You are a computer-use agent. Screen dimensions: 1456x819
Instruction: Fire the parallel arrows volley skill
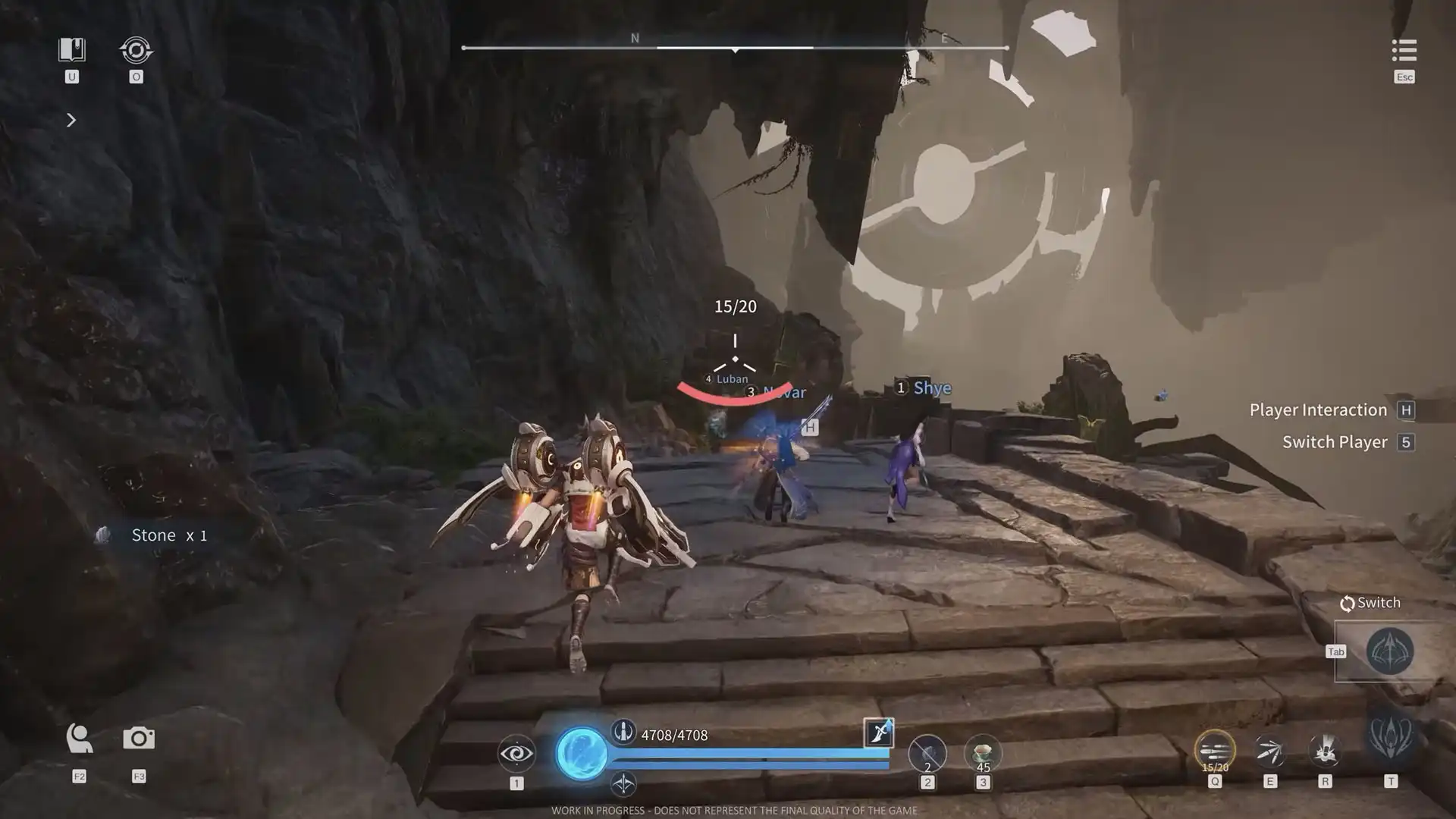pyautogui.click(x=1214, y=751)
